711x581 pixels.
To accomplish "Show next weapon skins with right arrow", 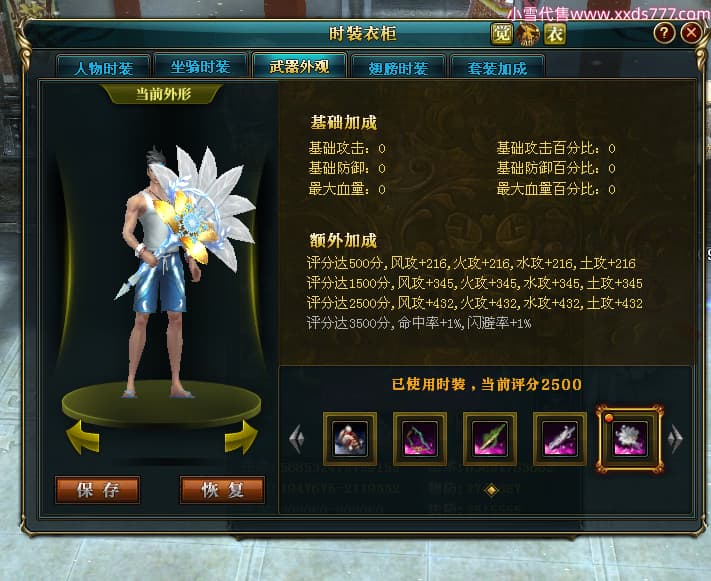I will [675, 437].
